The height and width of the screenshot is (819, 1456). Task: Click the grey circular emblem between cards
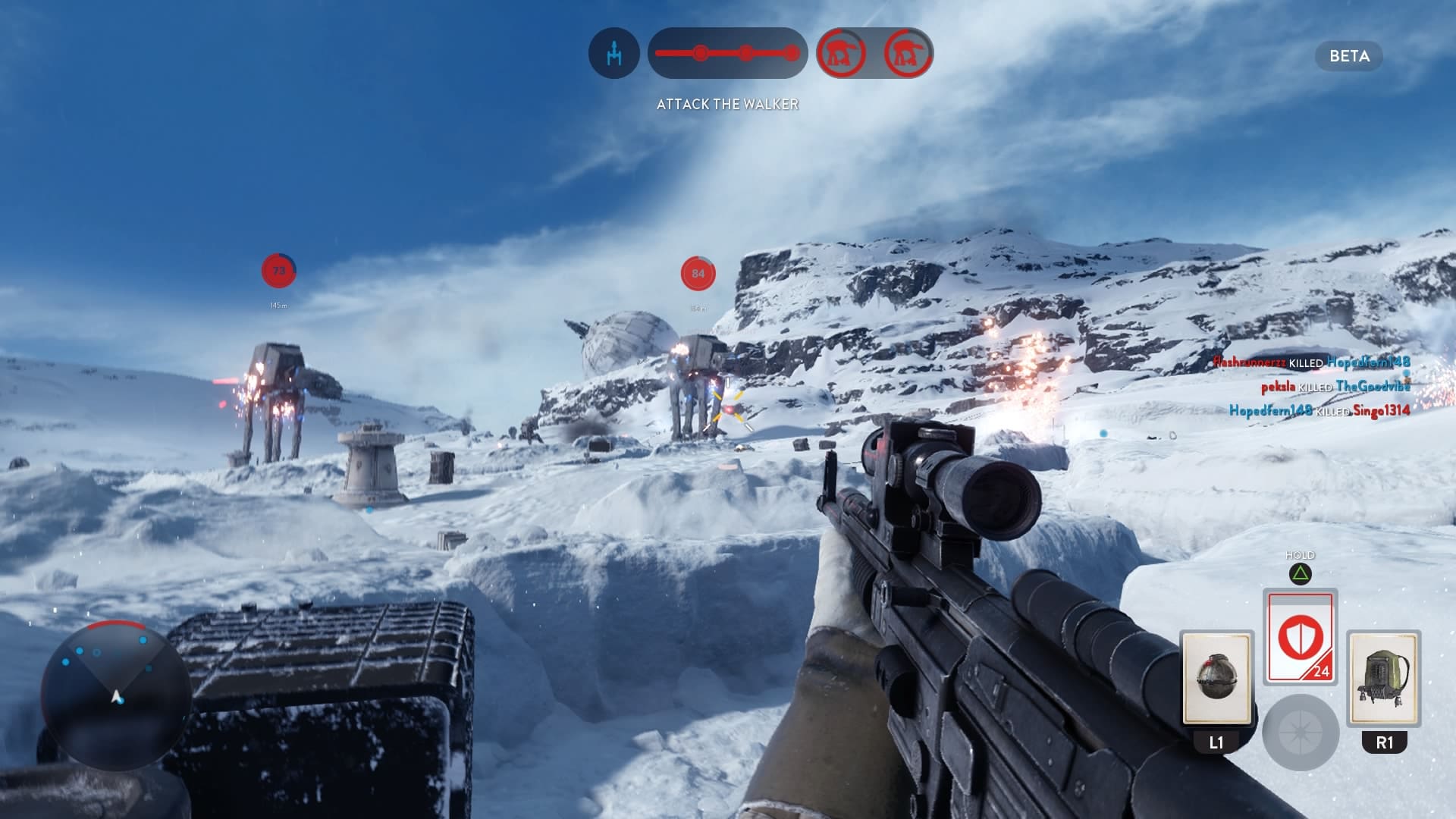1300,733
